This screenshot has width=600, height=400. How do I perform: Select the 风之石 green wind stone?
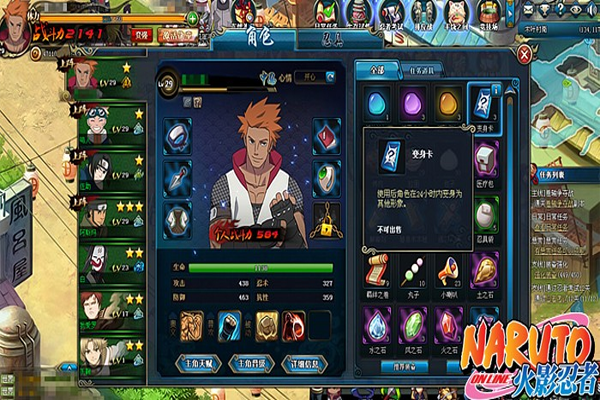[413, 321]
